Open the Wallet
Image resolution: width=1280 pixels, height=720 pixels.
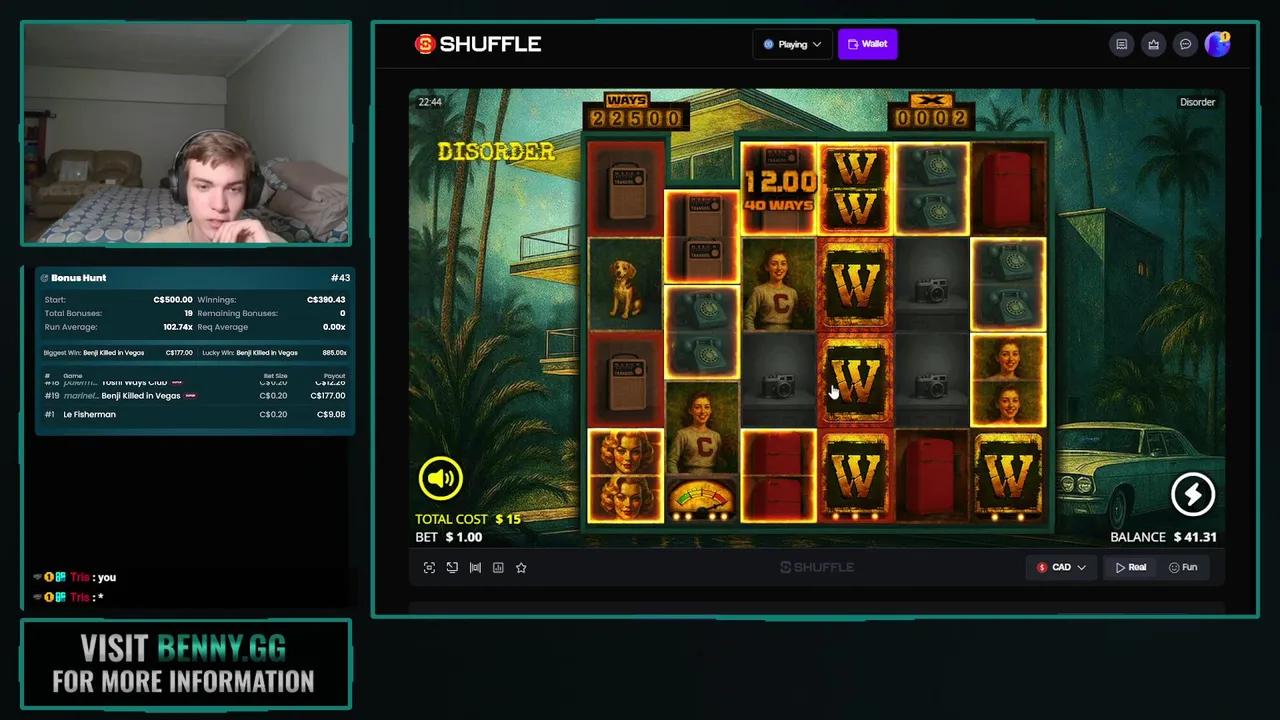coord(867,43)
